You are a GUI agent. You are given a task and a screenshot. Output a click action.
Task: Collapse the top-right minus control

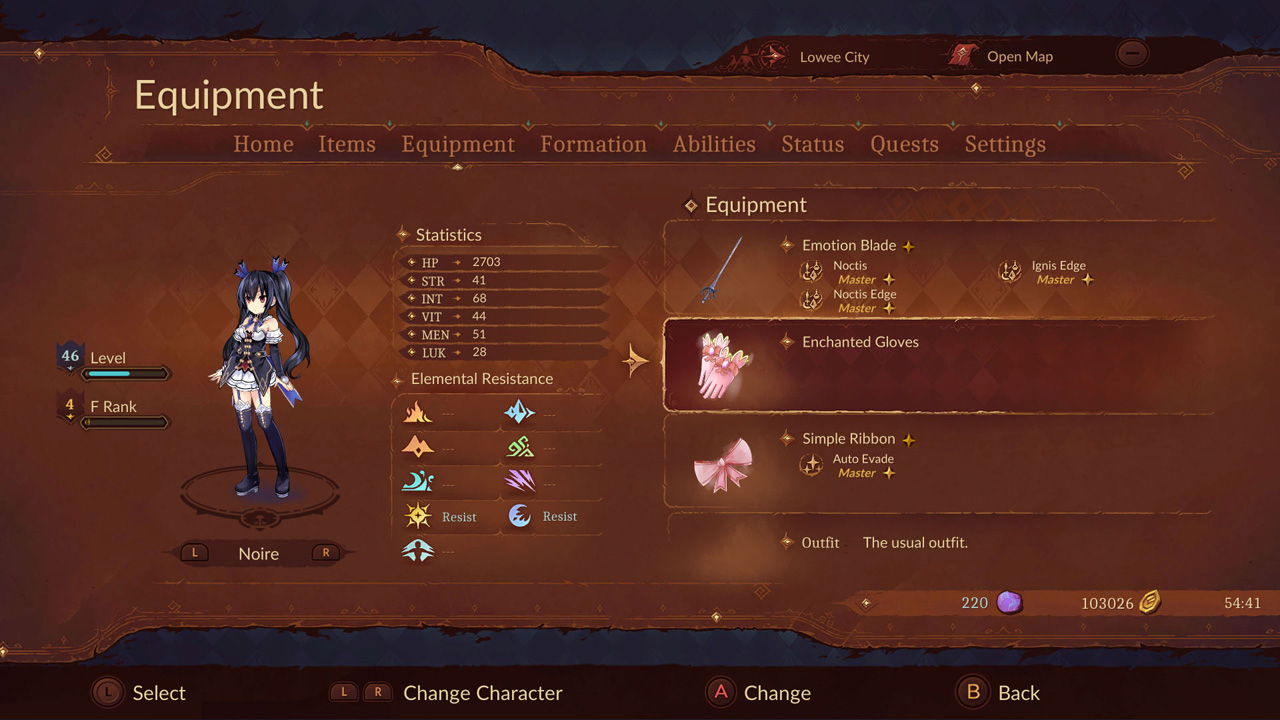(1131, 53)
